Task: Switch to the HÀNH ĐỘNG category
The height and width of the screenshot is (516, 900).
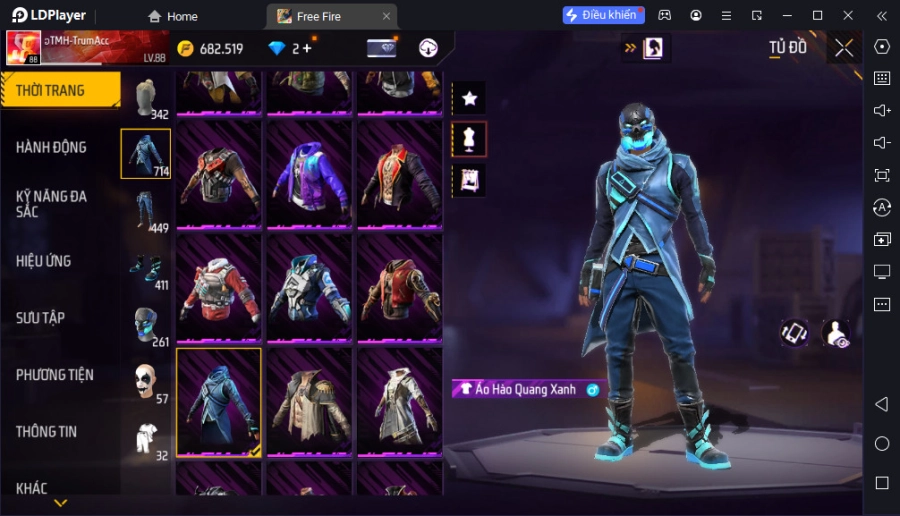Action: tap(52, 147)
